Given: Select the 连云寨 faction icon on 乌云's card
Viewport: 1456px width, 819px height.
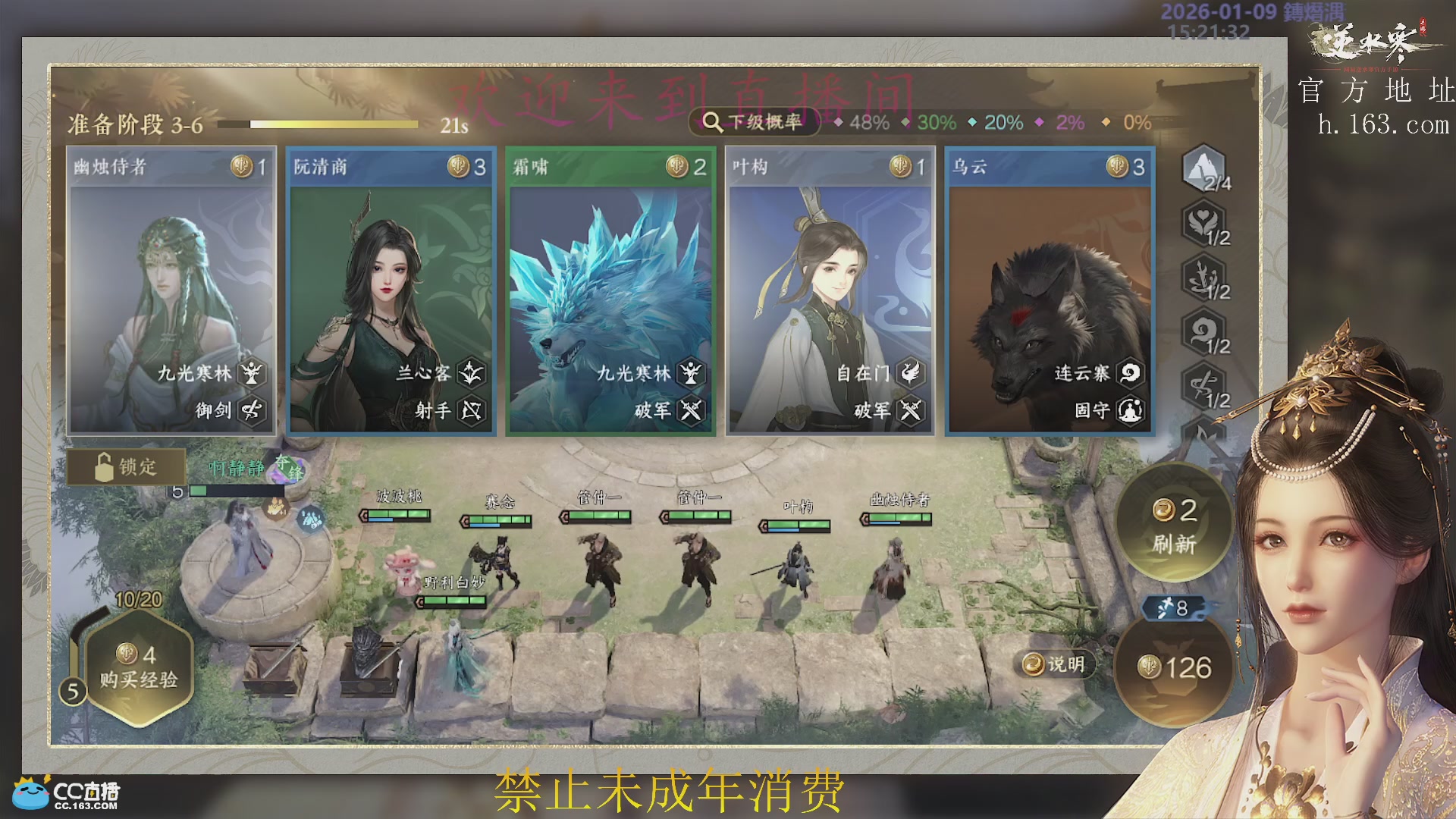Looking at the screenshot, I should [1130, 373].
